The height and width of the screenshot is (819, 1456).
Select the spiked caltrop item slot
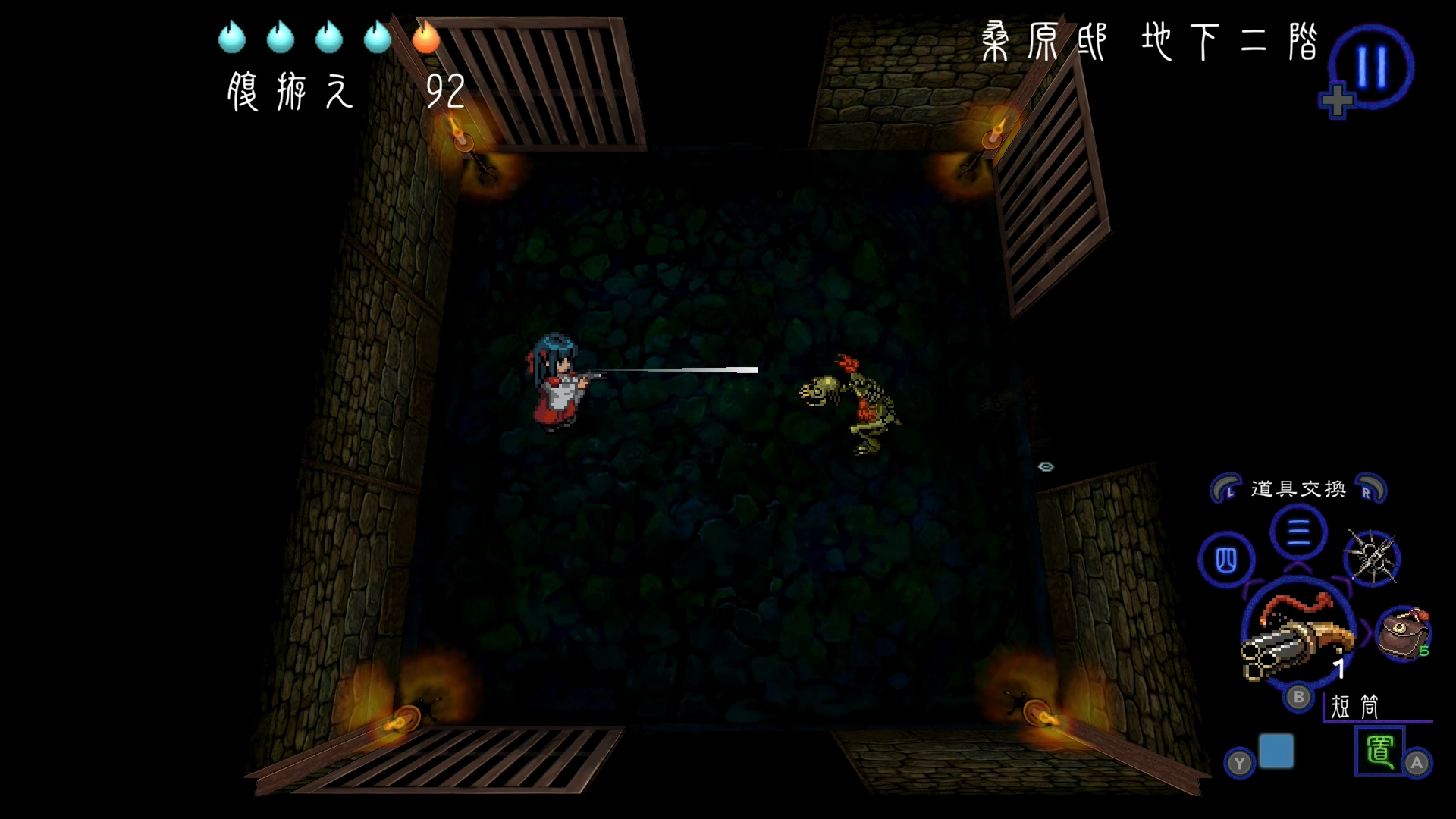coord(1371,558)
